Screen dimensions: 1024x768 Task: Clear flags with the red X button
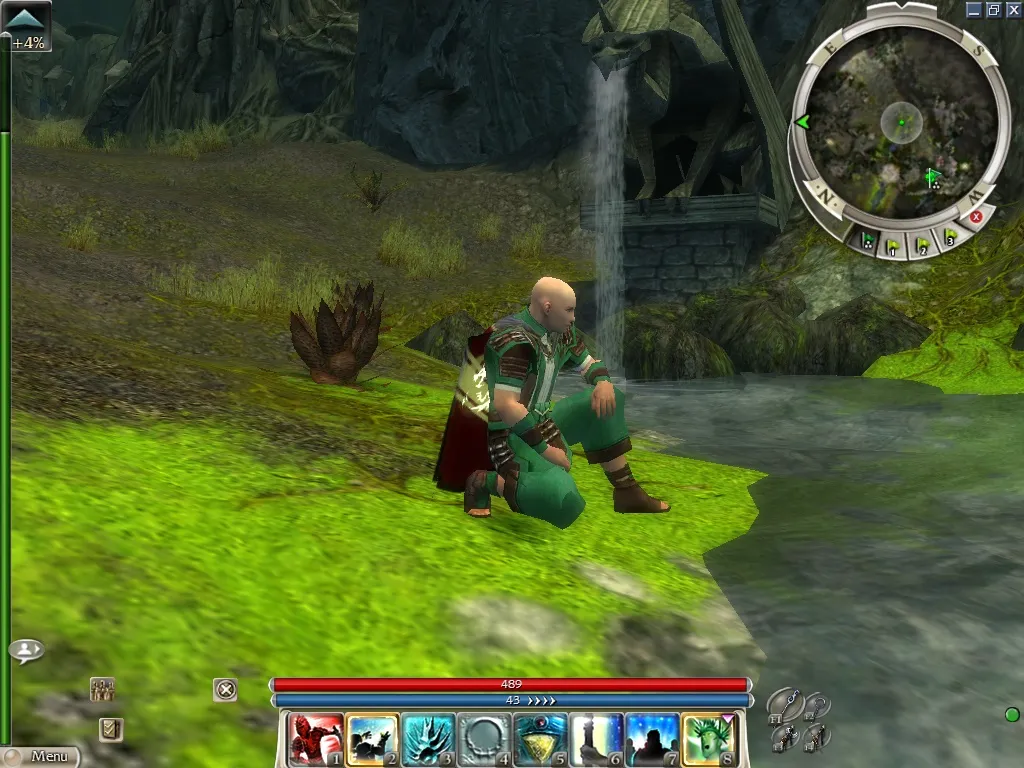tap(977, 216)
